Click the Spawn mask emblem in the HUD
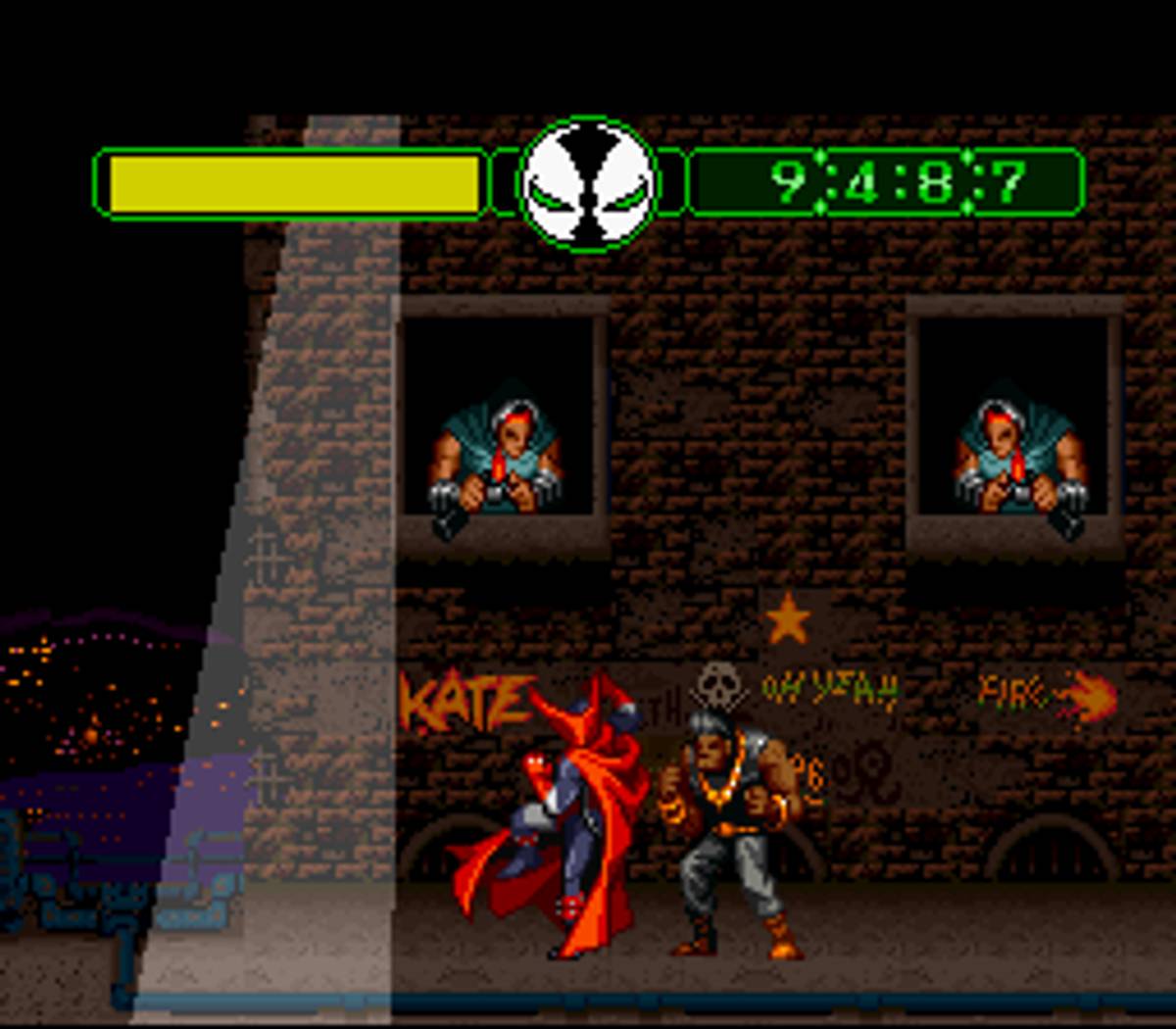The image size is (1176, 1029). click(587, 184)
